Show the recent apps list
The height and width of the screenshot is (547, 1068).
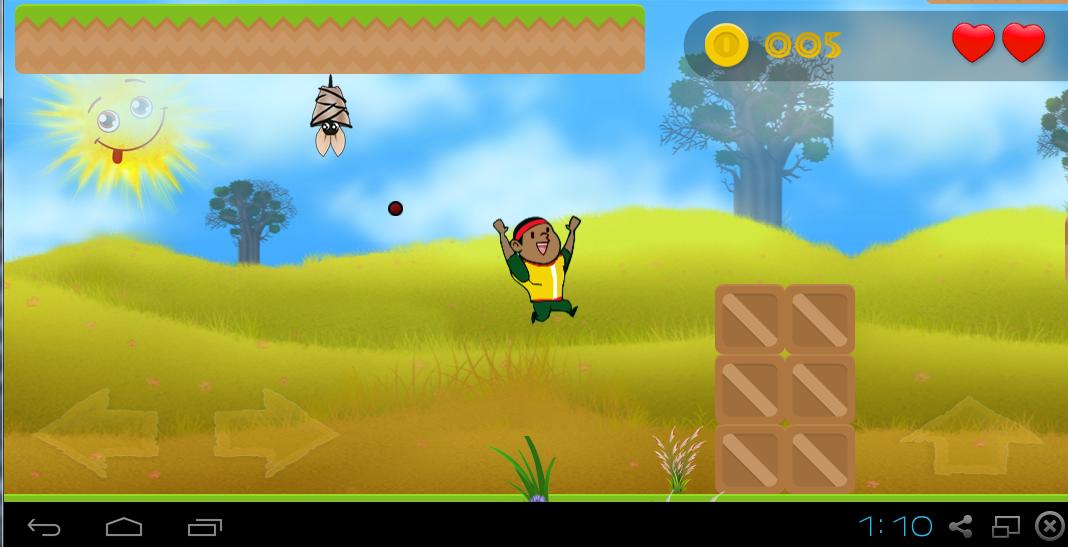click(x=204, y=526)
